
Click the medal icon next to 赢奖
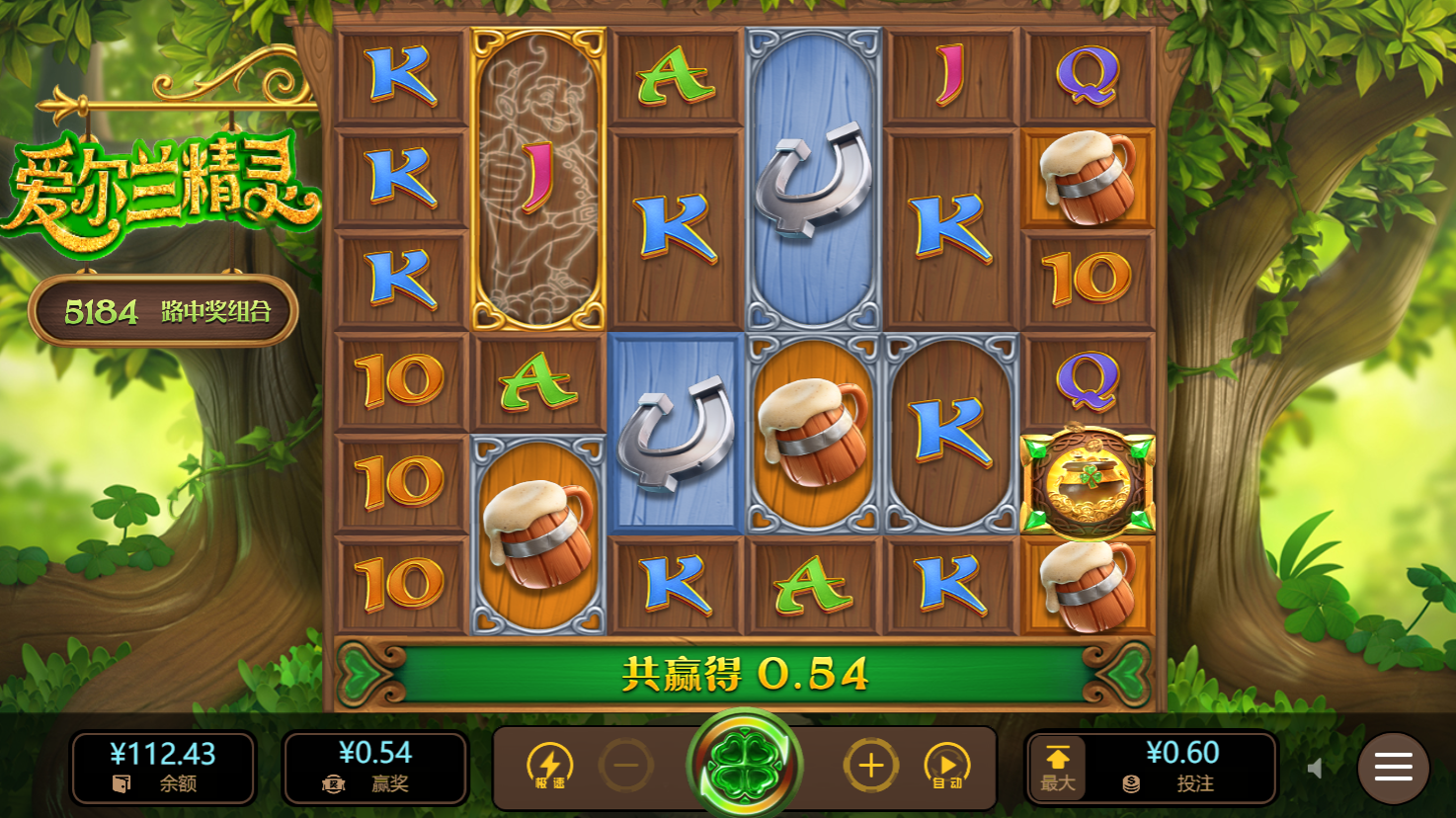point(333,784)
